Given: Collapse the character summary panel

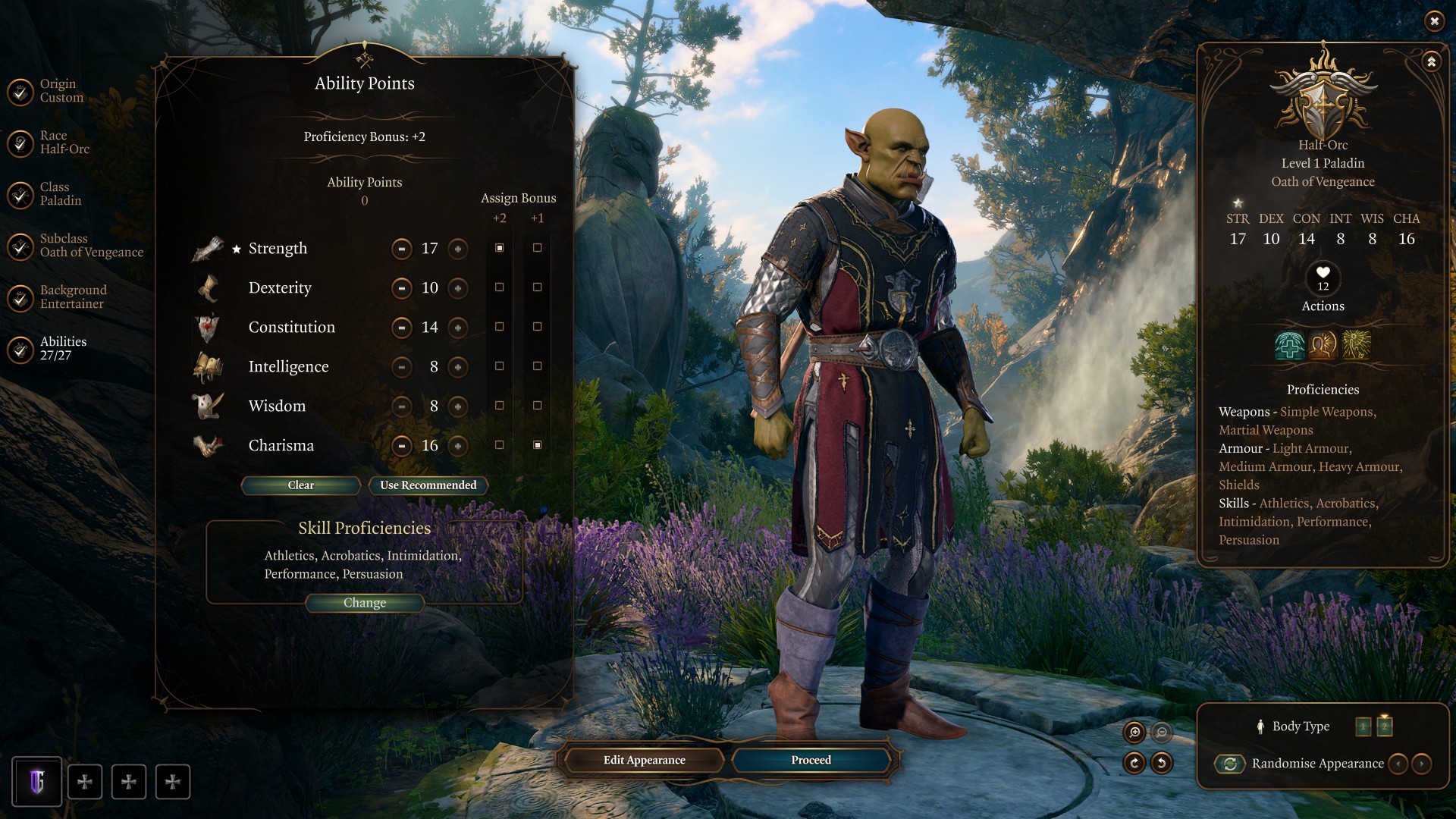Looking at the screenshot, I should click(x=1431, y=62).
